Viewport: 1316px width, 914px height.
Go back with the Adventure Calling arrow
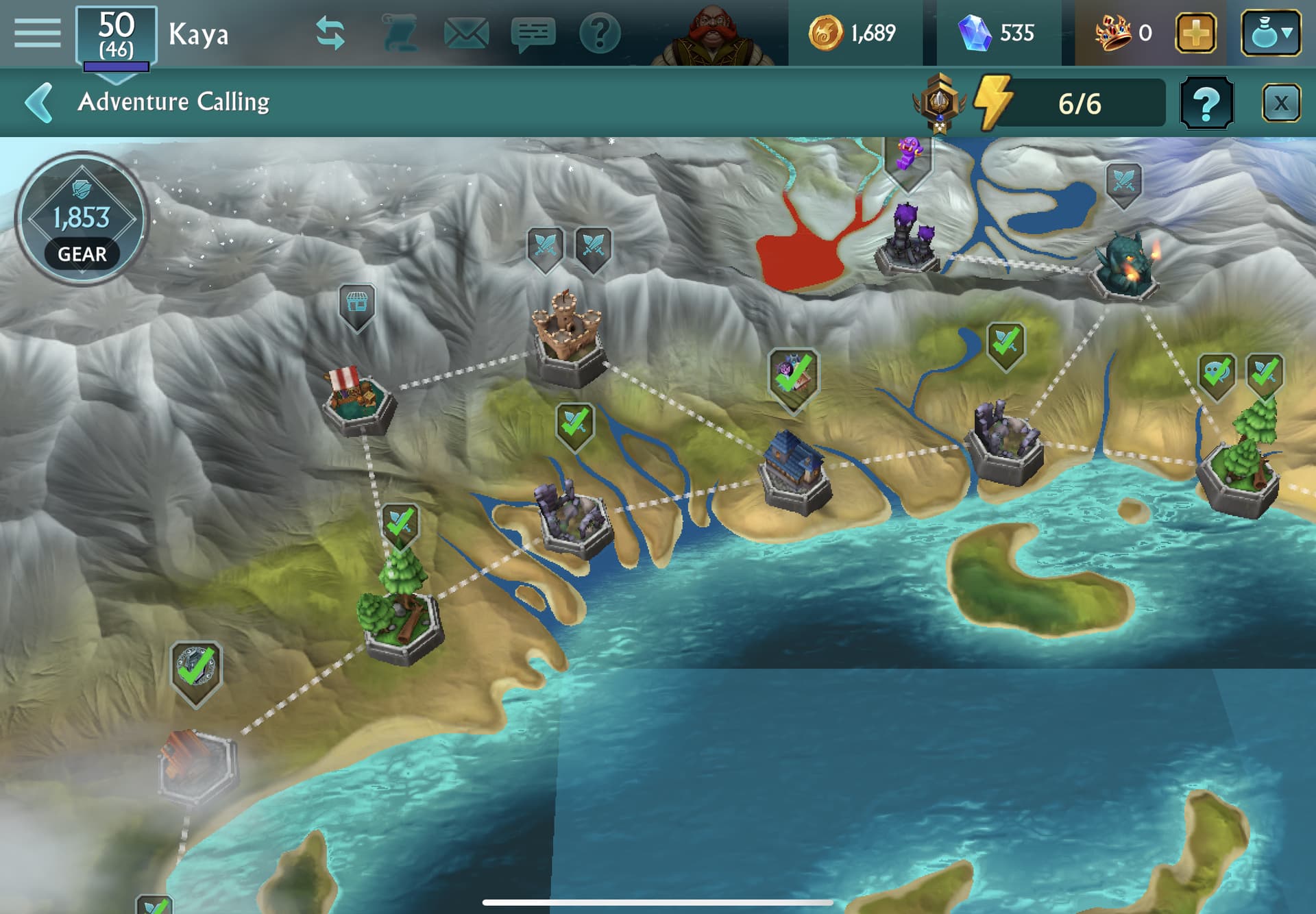pyautogui.click(x=39, y=103)
